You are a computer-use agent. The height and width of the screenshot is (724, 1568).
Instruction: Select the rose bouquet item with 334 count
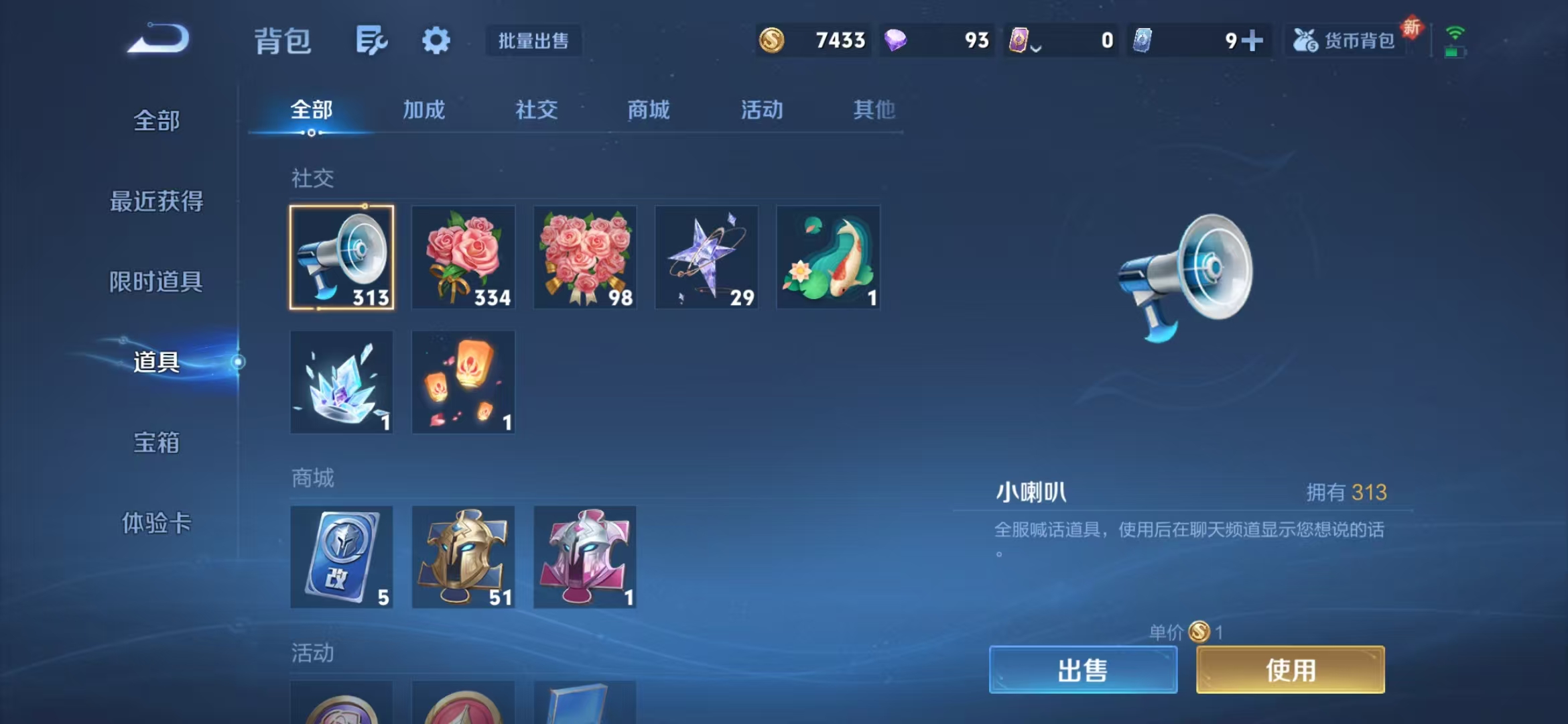tap(463, 258)
